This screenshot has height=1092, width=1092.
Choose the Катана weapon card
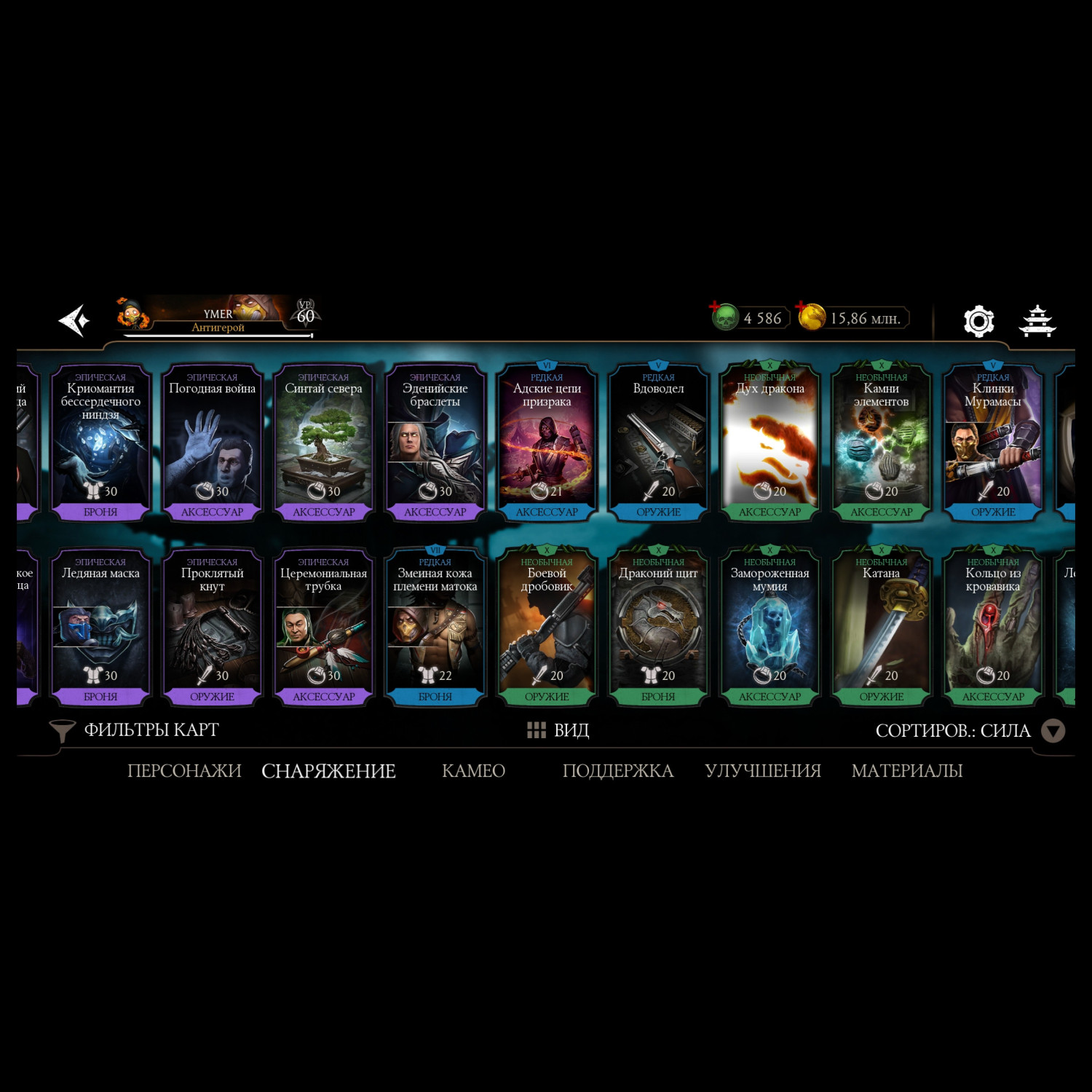tap(881, 627)
